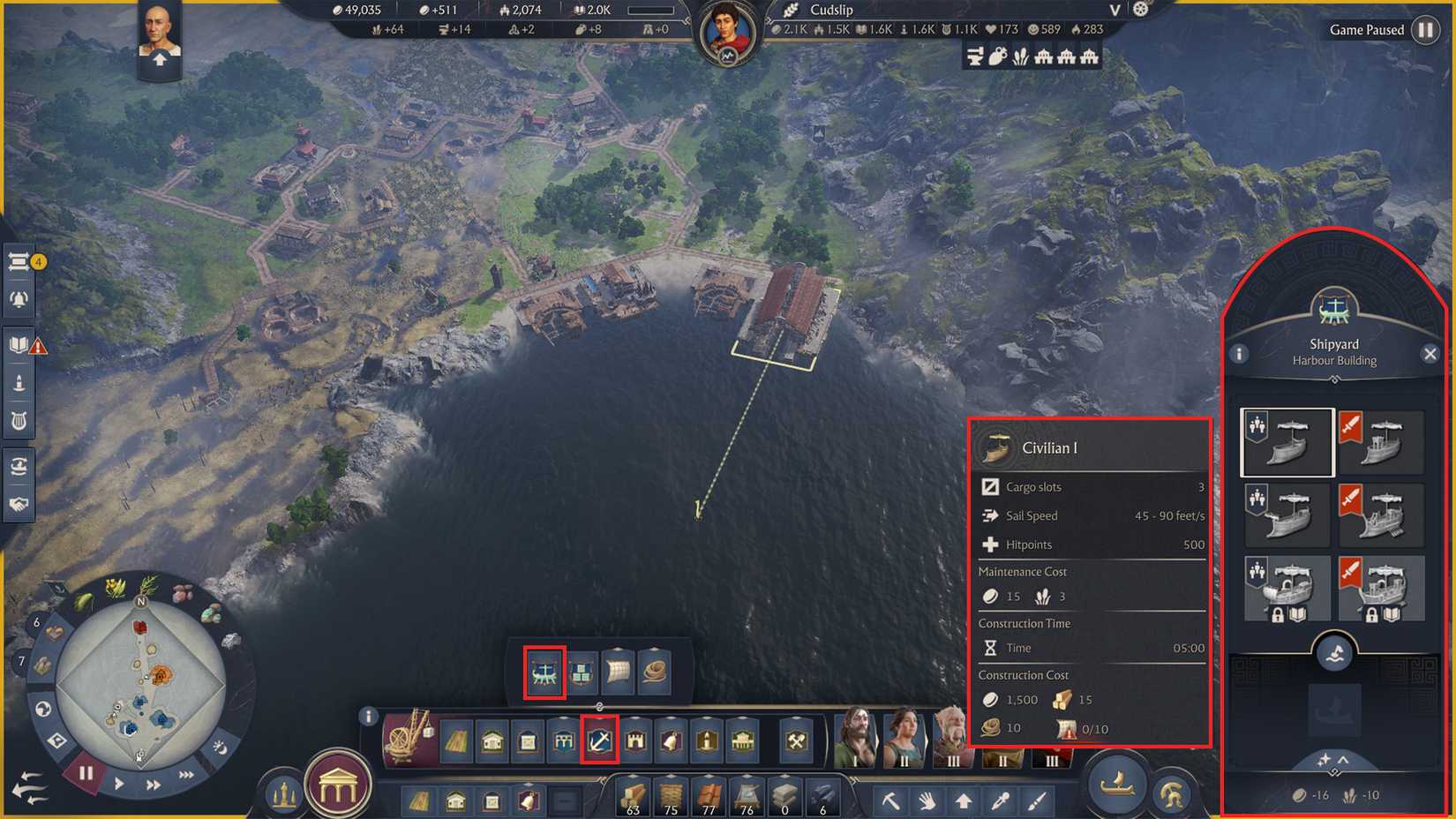This screenshot has width=1456, height=819.
Task: Select the Civilian I ship thumbnail
Action: 1287,442
